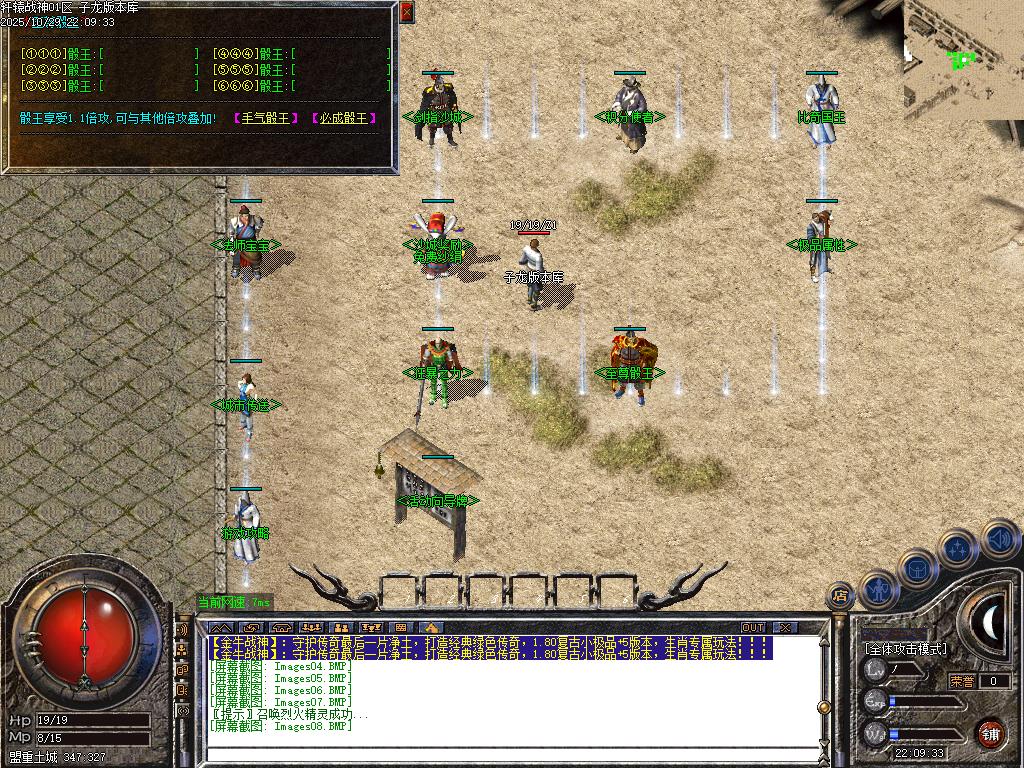Click the chat scrollbar handle

(x=823, y=706)
